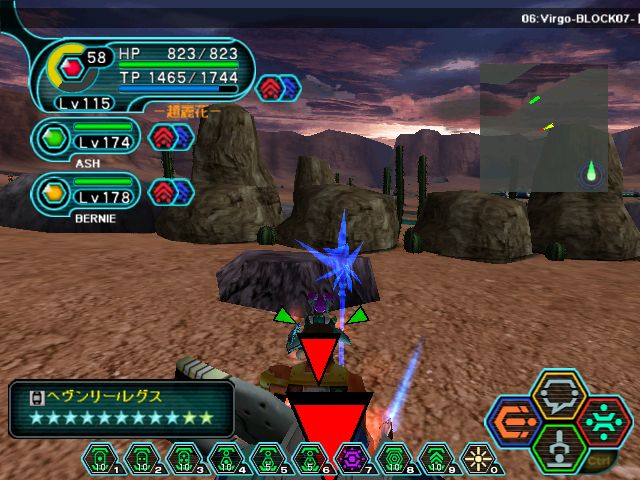Image resolution: width=640 pixels, height=480 pixels.
Task: Select the teal icon in the red hexagon
Action: [x=604, y=421]
